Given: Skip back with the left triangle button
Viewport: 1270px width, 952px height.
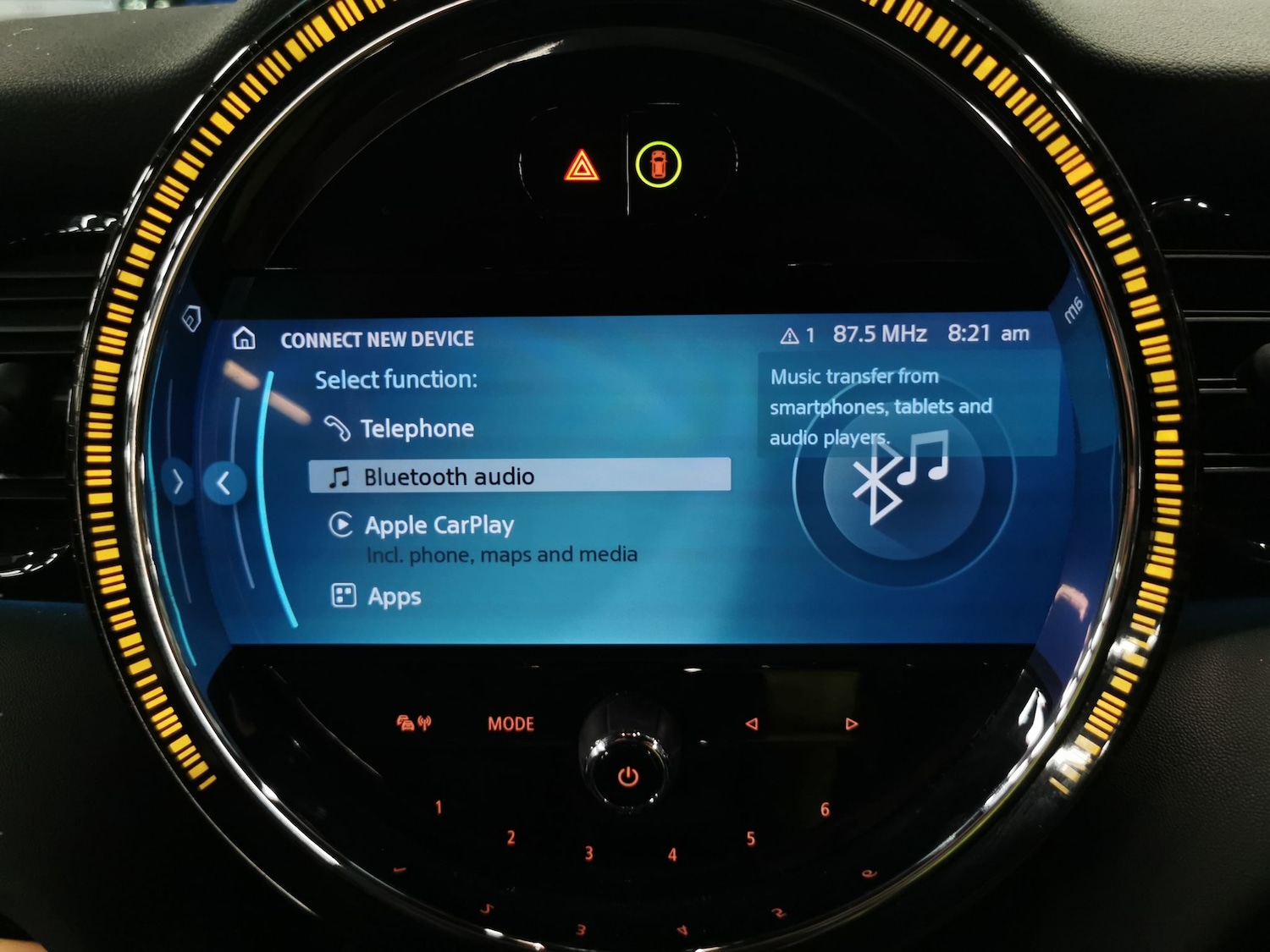Looking at the screenshot, I should click(x=751, y=724).
